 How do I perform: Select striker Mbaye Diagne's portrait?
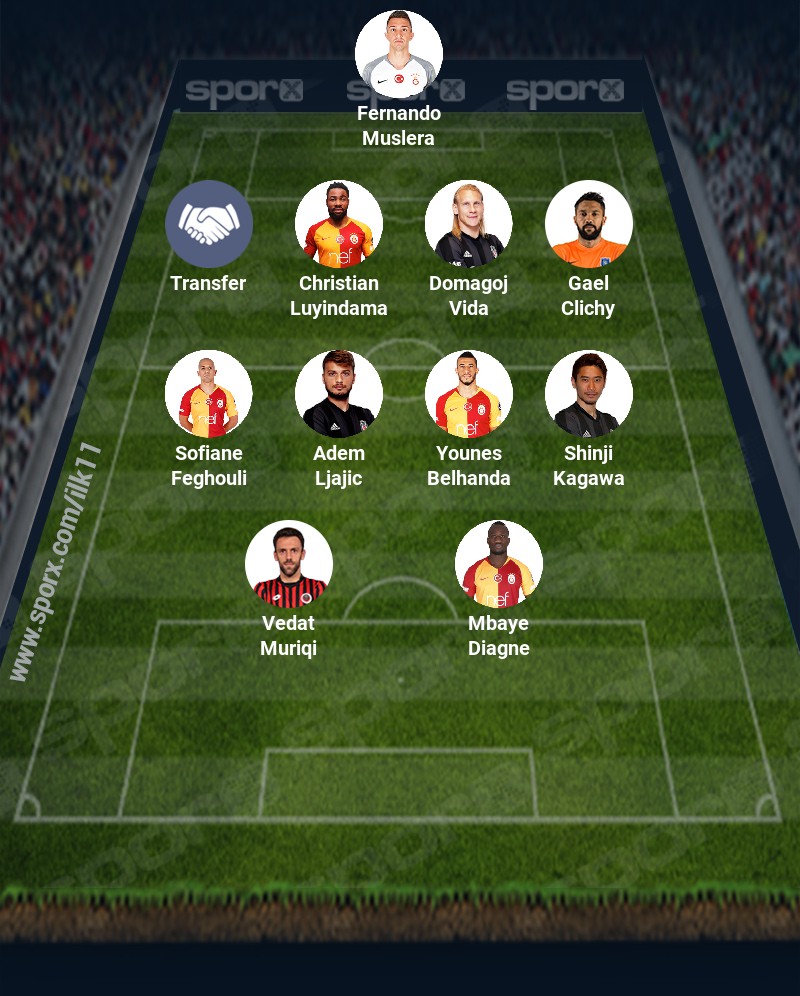tap(499, 564)
